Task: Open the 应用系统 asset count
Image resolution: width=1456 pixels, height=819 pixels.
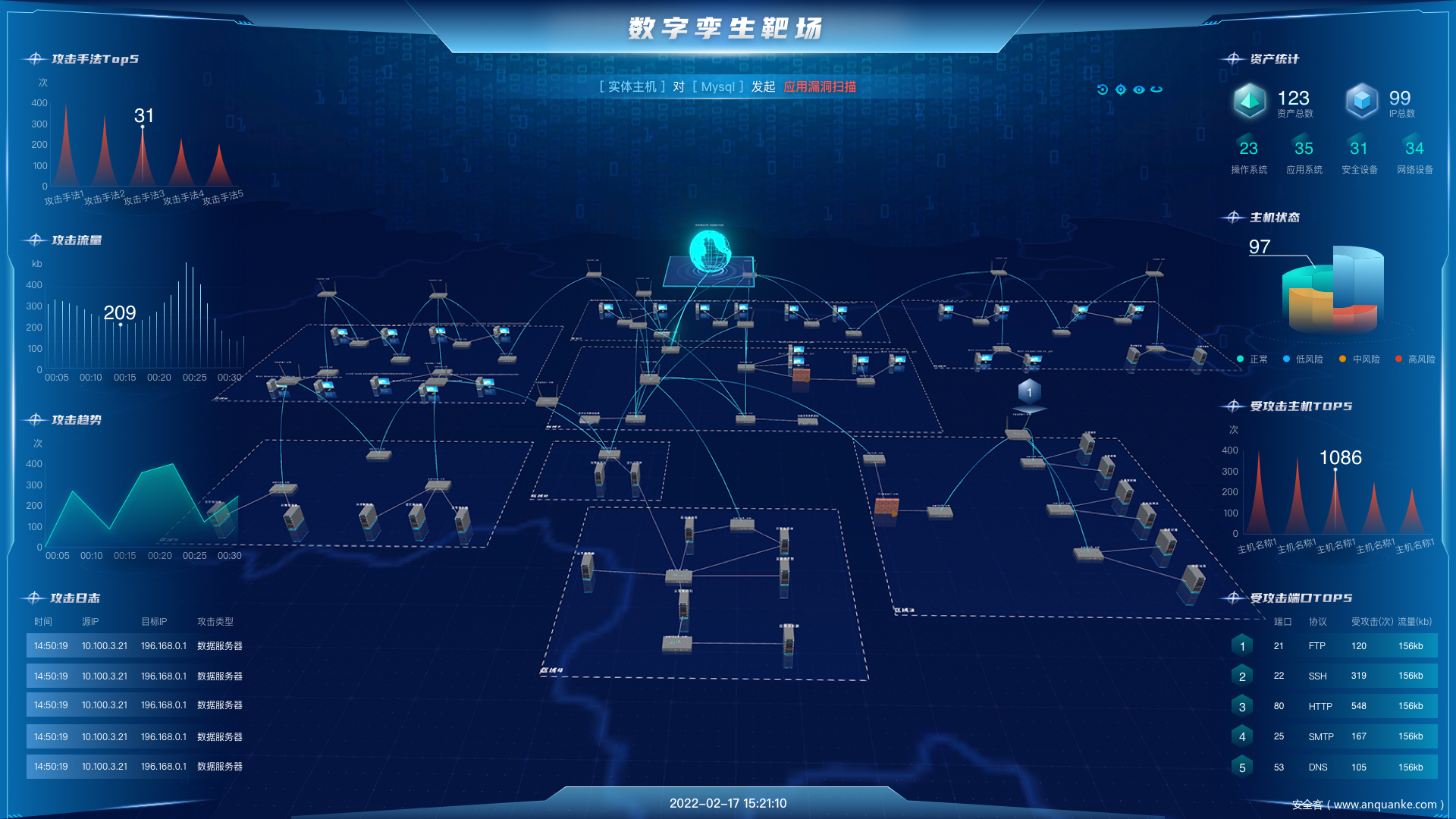Action: (x=1304, y=155)
